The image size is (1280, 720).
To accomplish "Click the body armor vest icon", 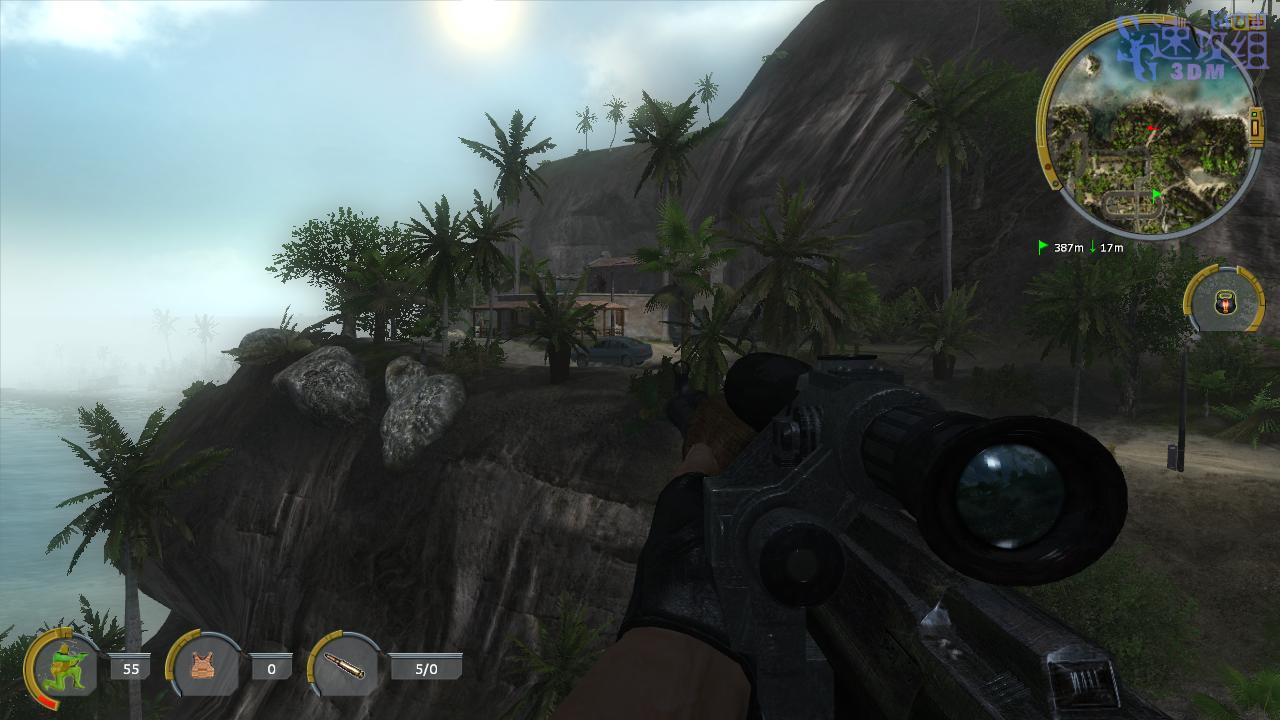I will 204,666.
